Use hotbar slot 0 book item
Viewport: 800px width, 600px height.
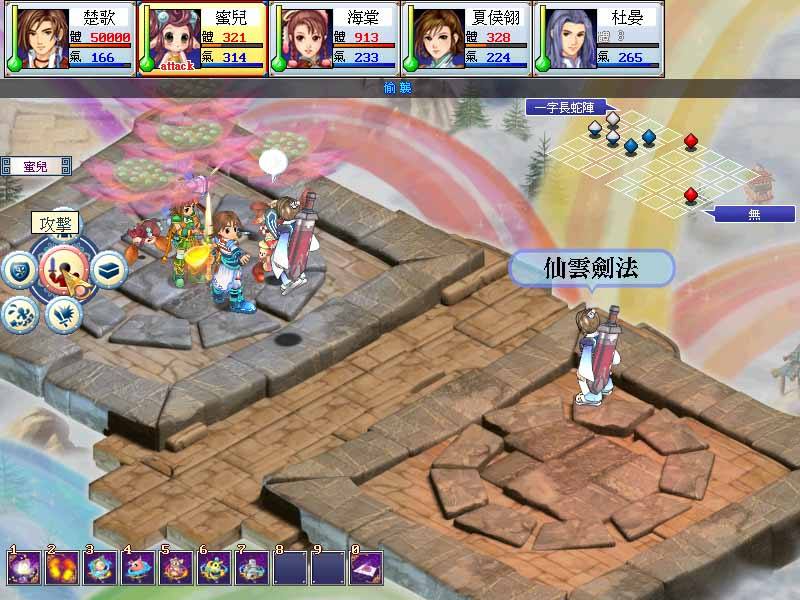tap(366, 568)
